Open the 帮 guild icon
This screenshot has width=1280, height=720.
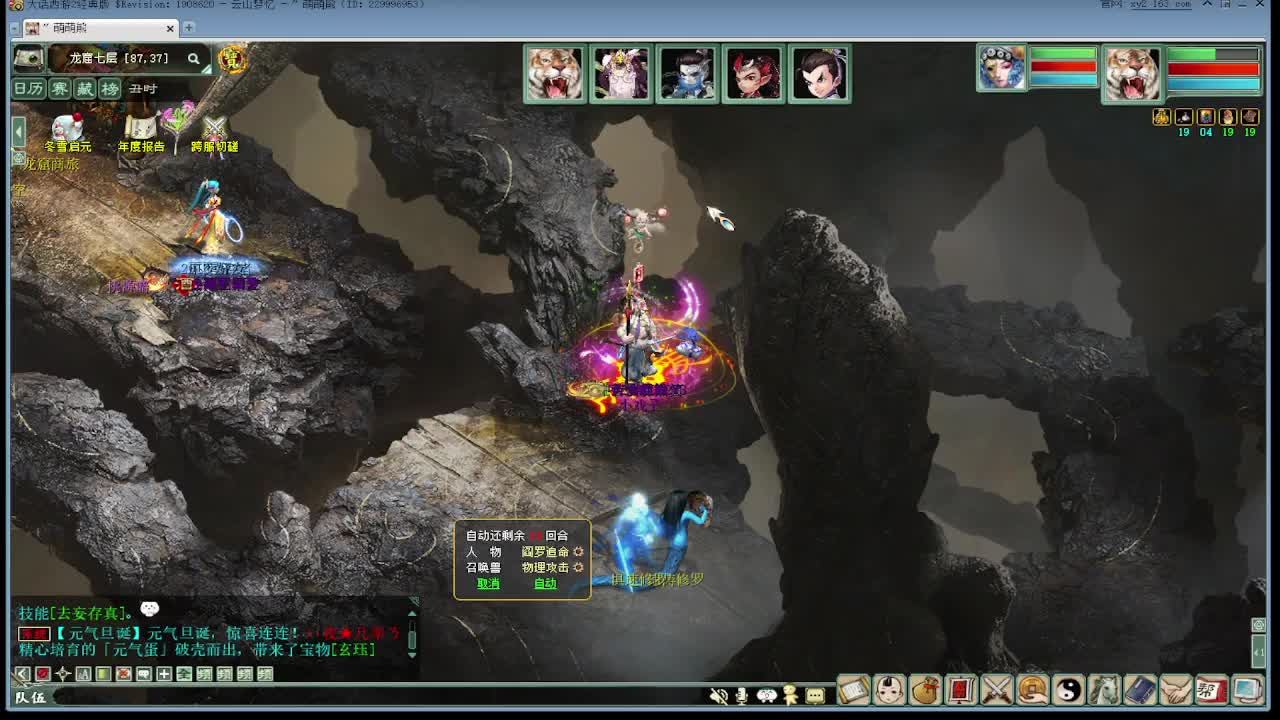click(1211, 689)
